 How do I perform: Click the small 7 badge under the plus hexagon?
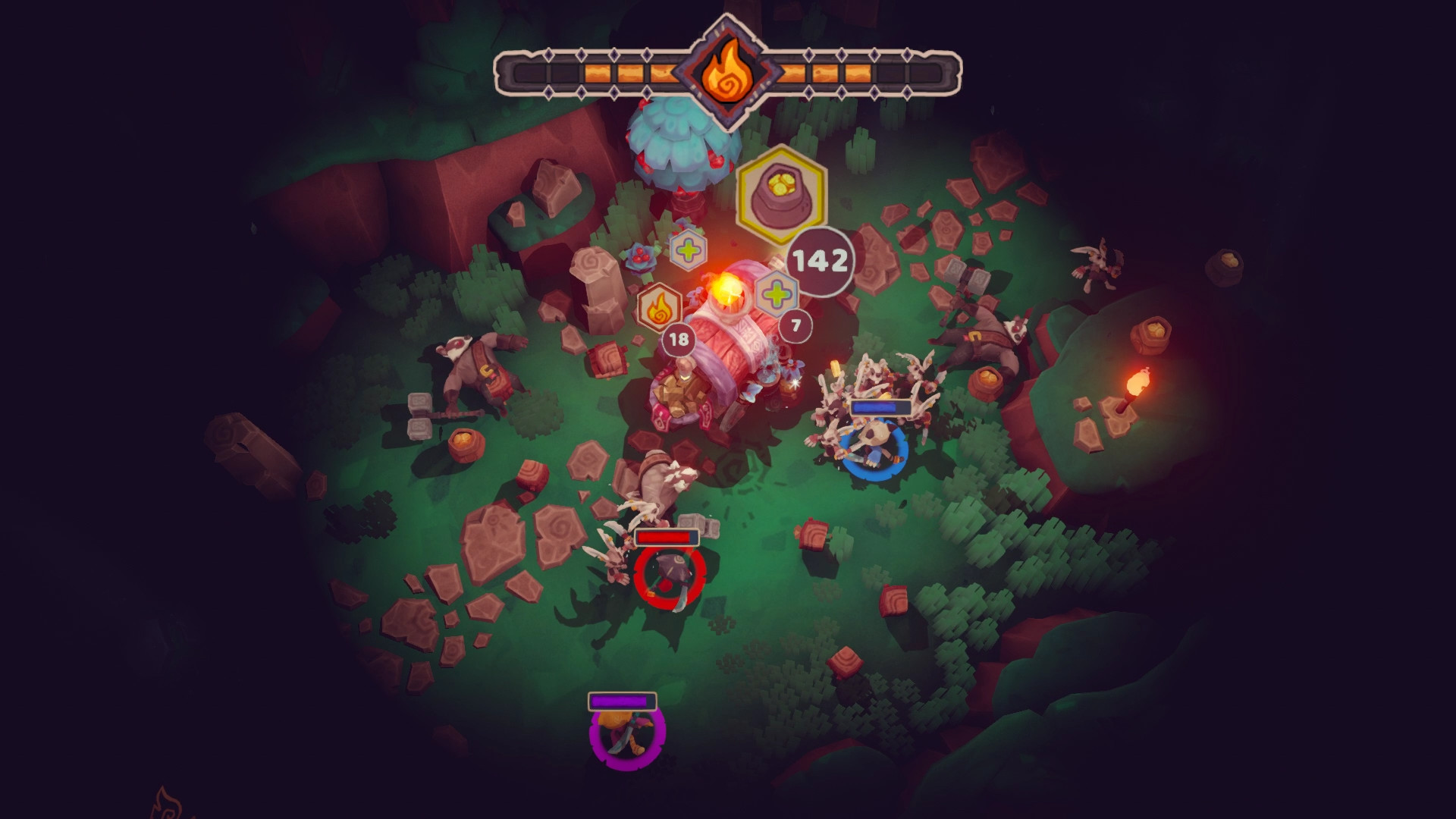(794, 326)
